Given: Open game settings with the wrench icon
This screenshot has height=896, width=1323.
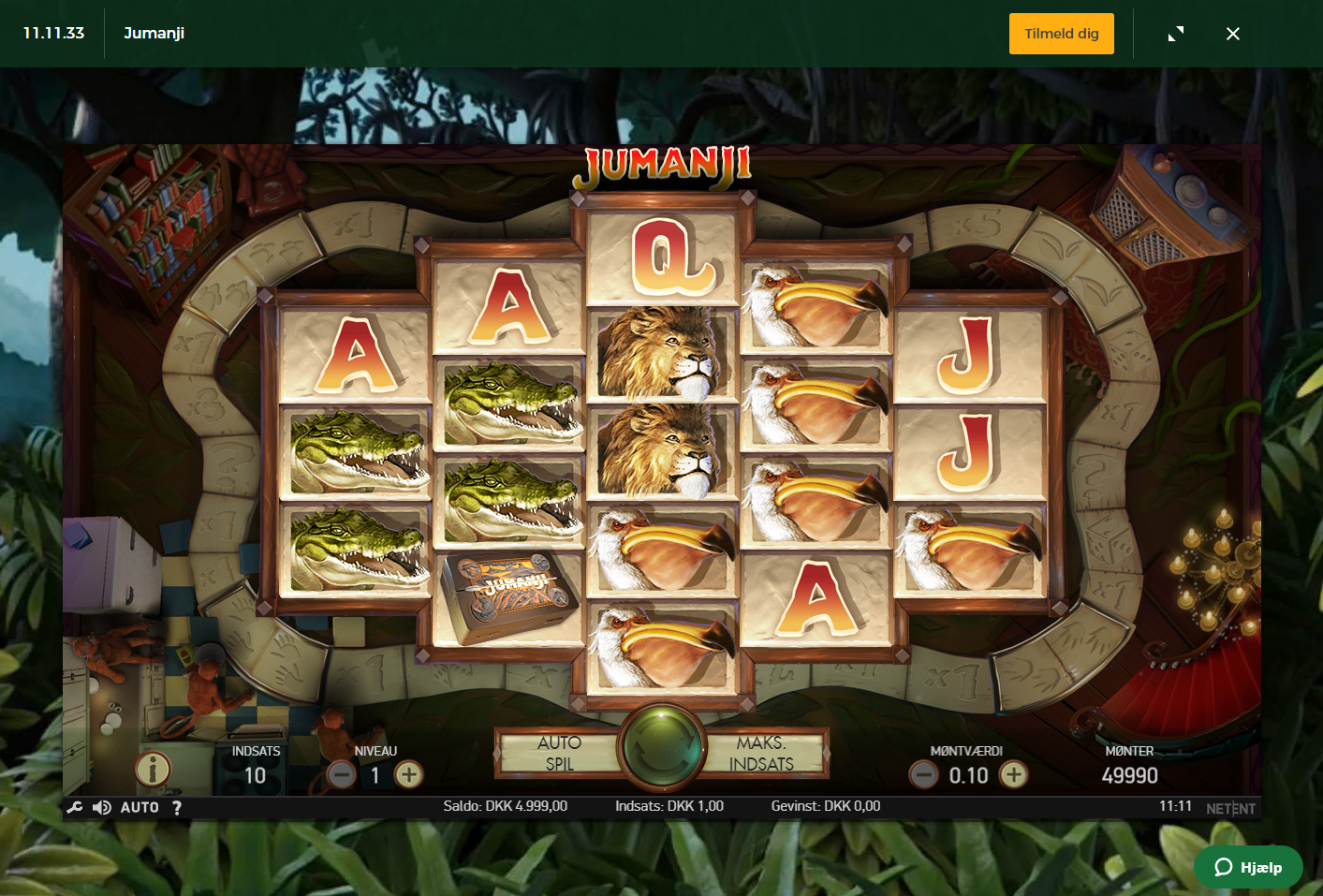Looking at the screenshot, I should point(75,807).
